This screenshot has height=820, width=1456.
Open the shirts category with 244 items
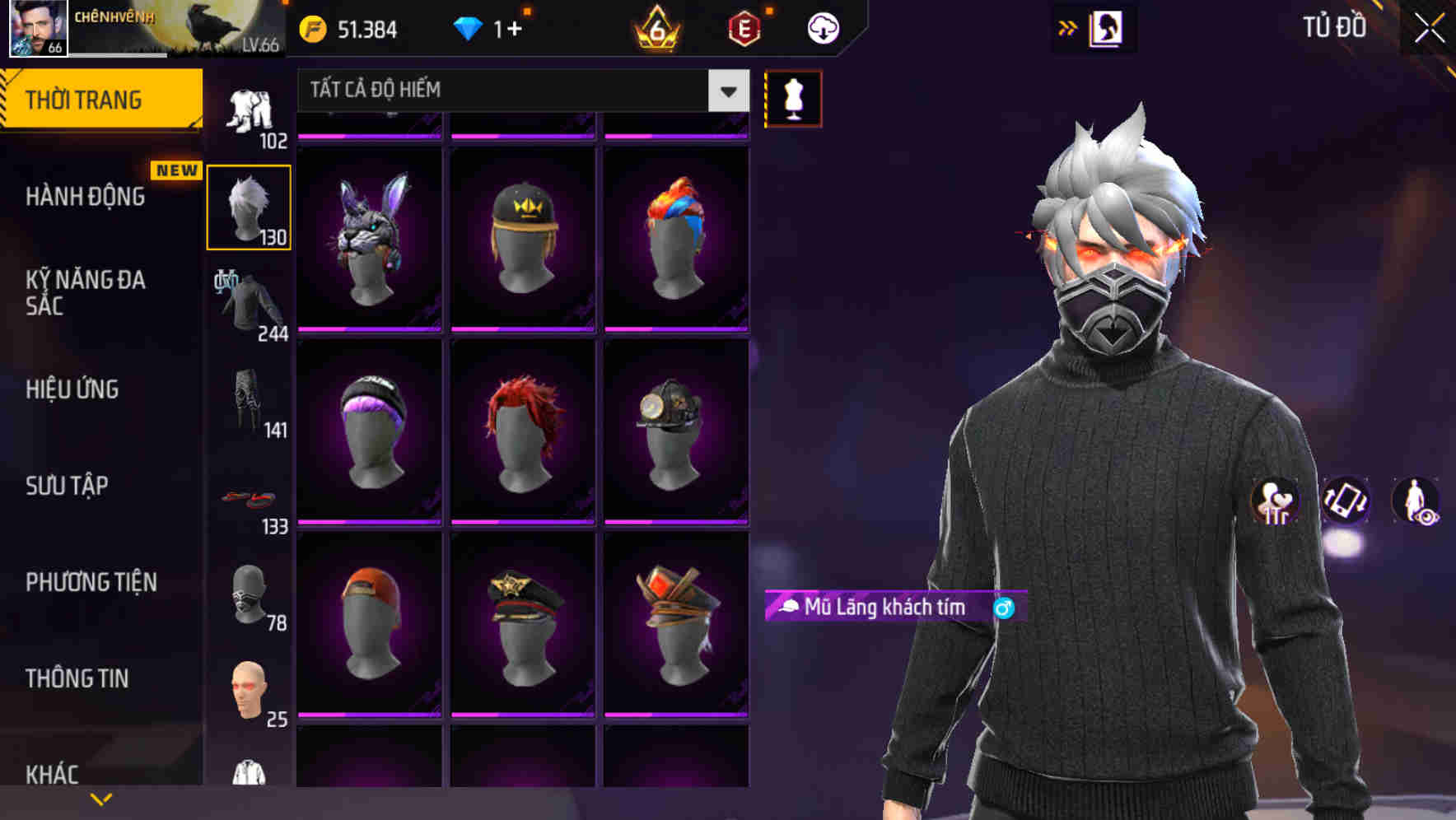point(249,305)
